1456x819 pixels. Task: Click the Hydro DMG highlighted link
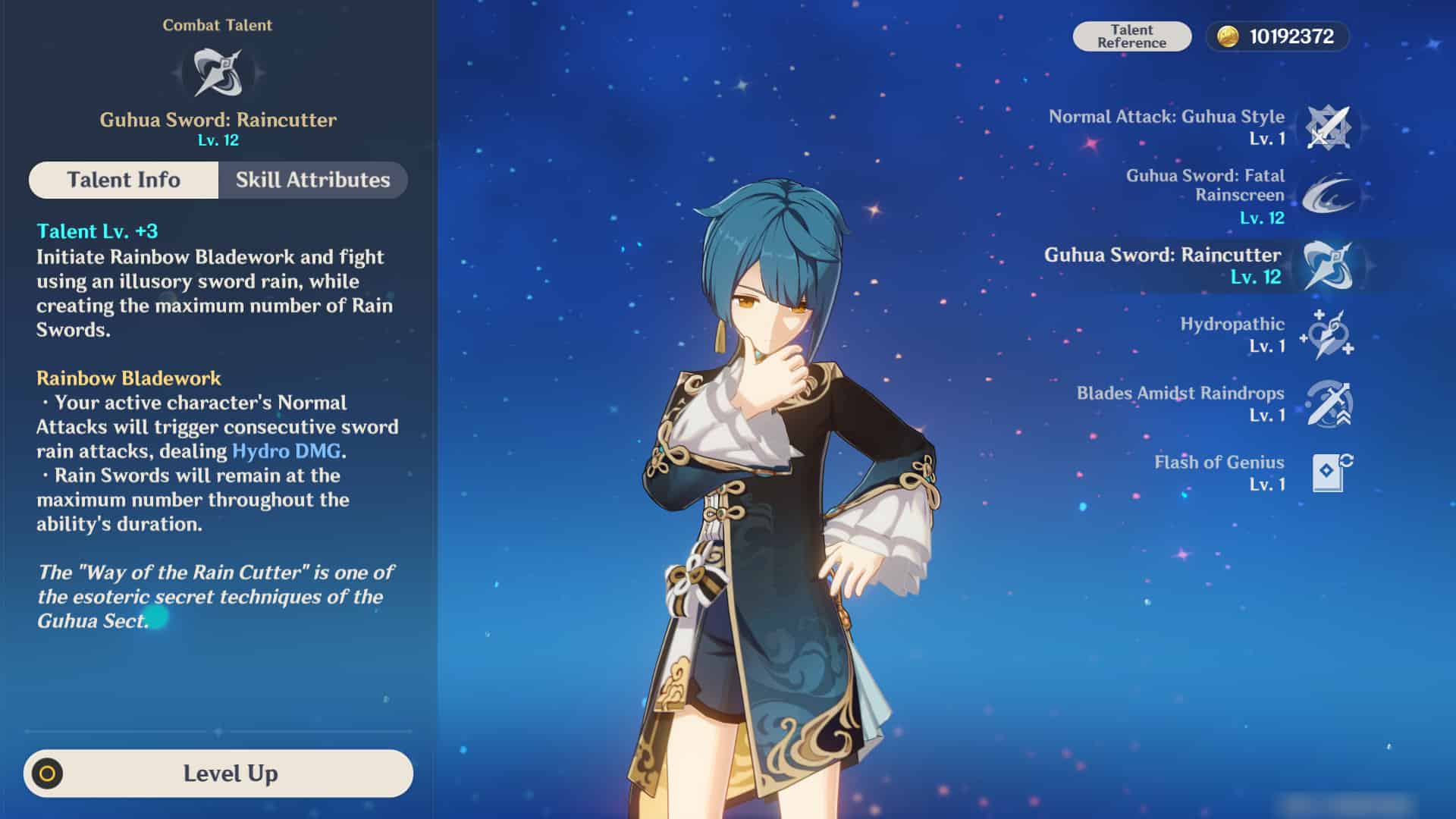286,451
